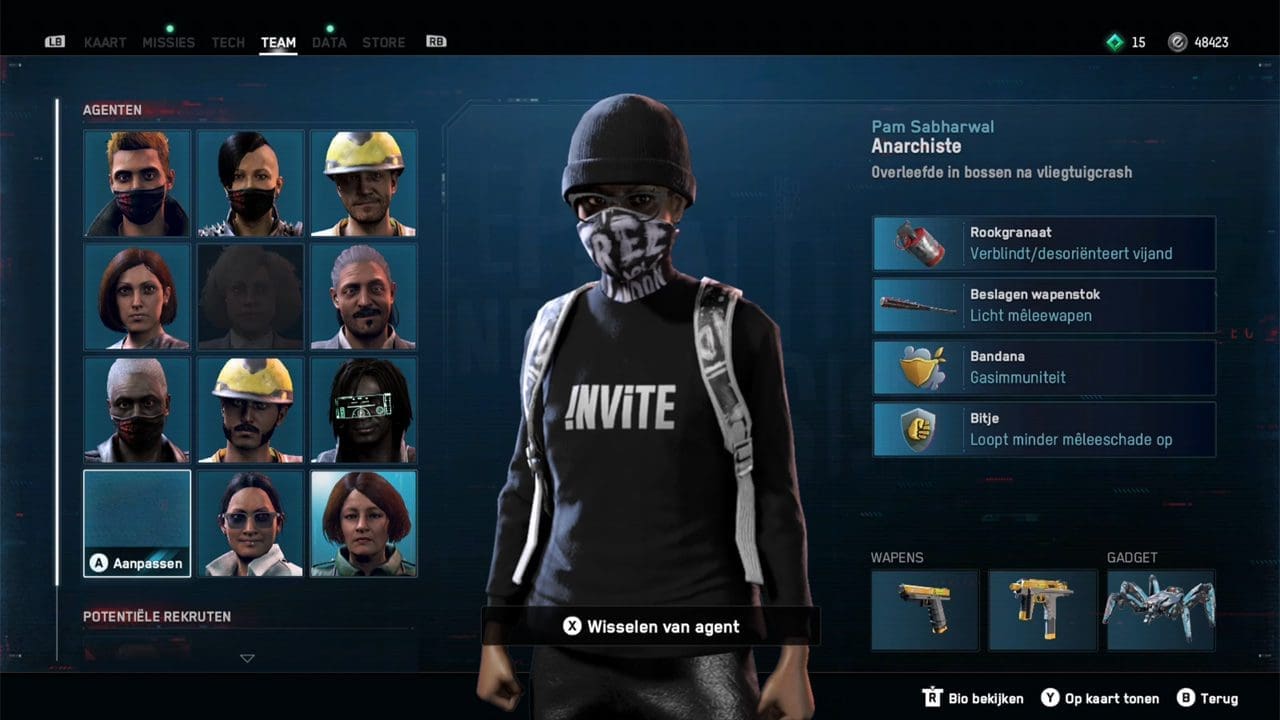
Task: Inspect the Beslagen wapenstok entry
Action: coord(1044,305)
